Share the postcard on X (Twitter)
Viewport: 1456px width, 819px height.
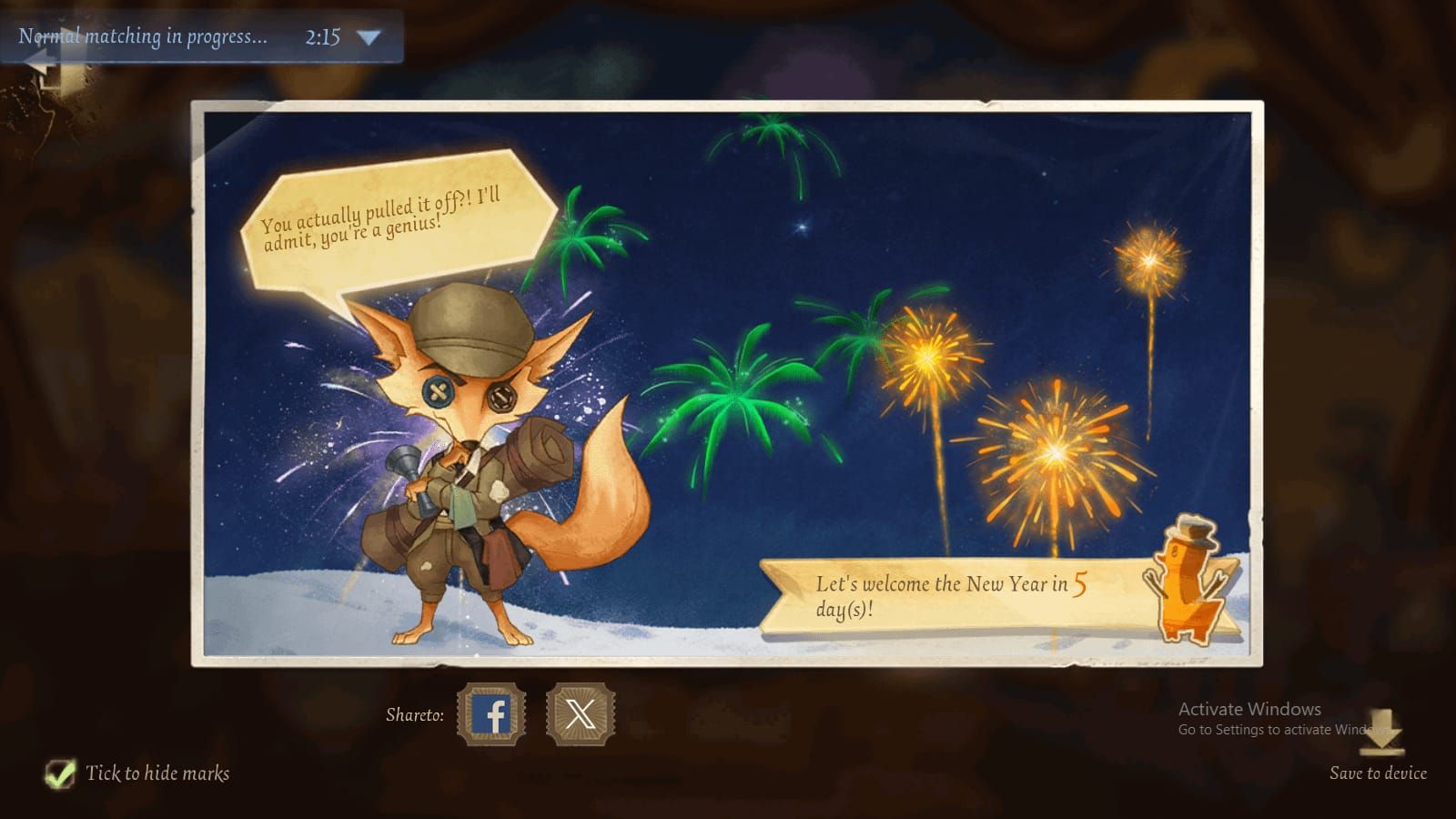pyautogui.click(x=581, y=715)
